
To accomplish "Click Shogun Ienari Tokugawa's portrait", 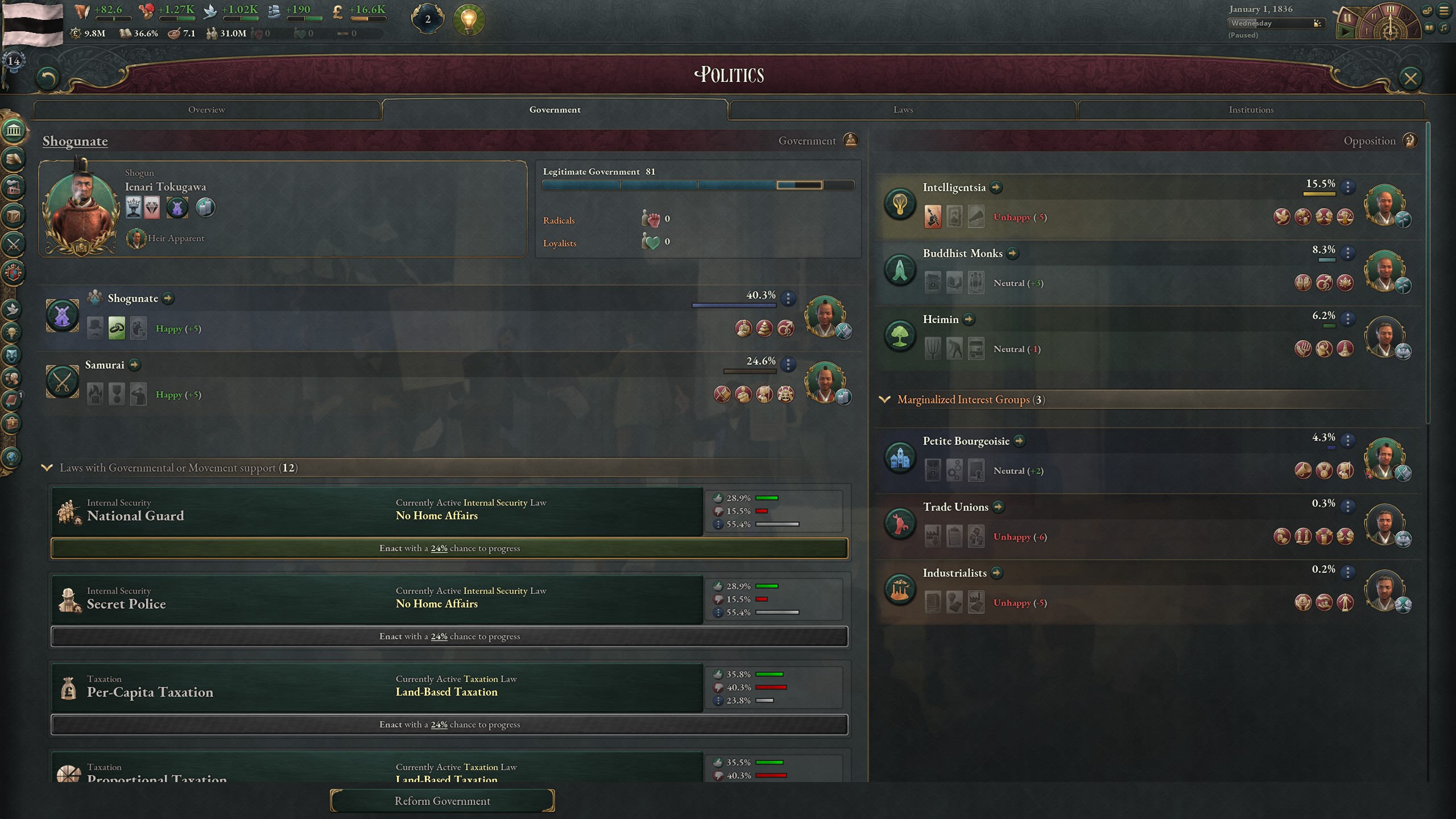I will pyautogui.click(x=82, y=208).
